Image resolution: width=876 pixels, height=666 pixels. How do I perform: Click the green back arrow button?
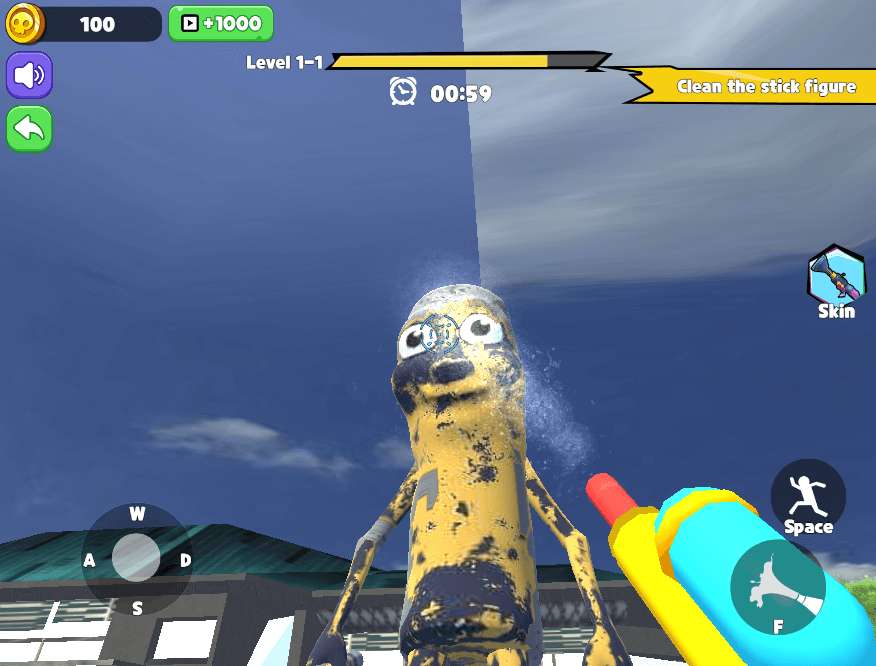[29, 129]
